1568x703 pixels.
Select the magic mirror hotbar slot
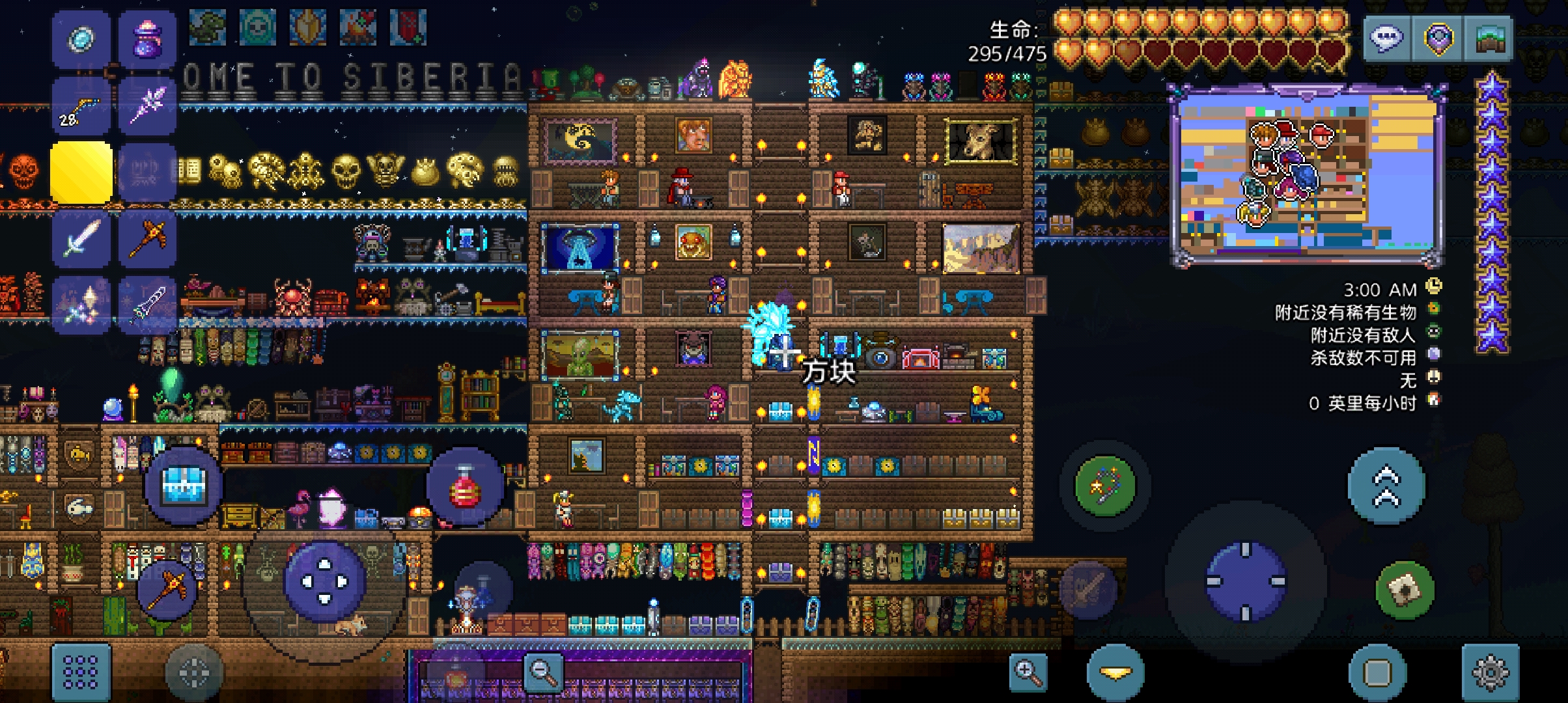coord(81,39)
